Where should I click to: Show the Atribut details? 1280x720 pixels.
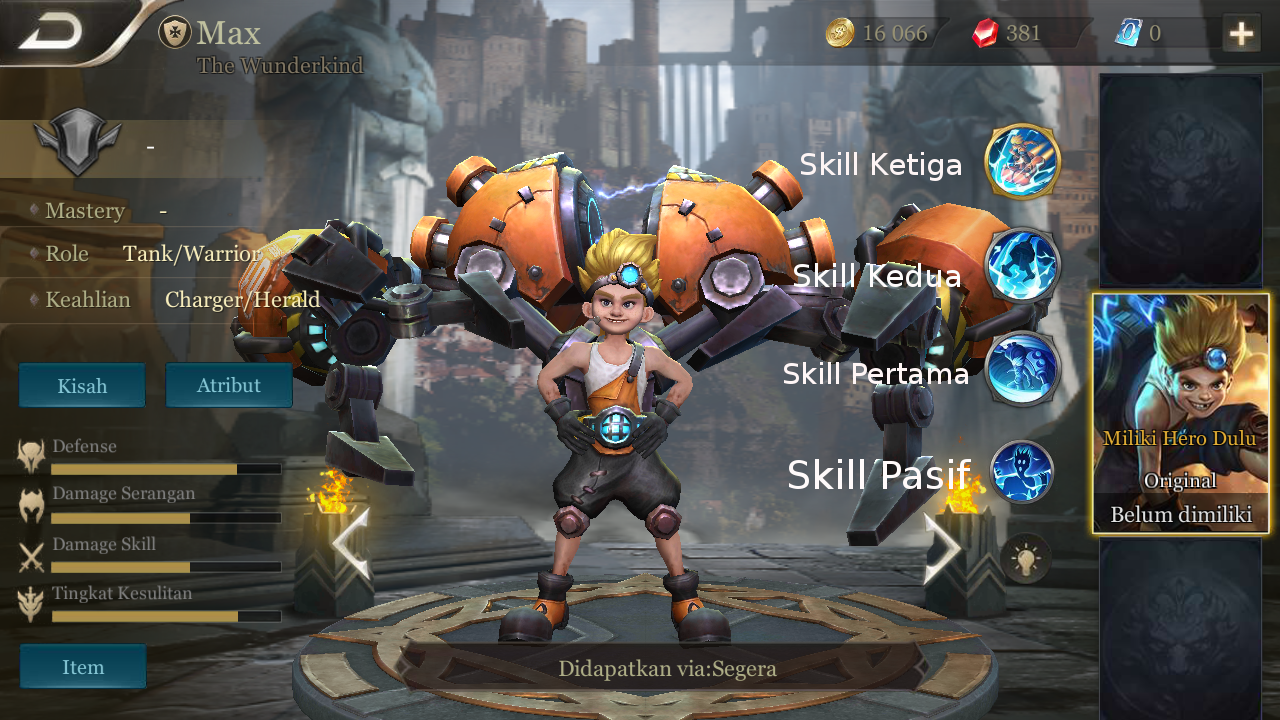click(228, 386)
